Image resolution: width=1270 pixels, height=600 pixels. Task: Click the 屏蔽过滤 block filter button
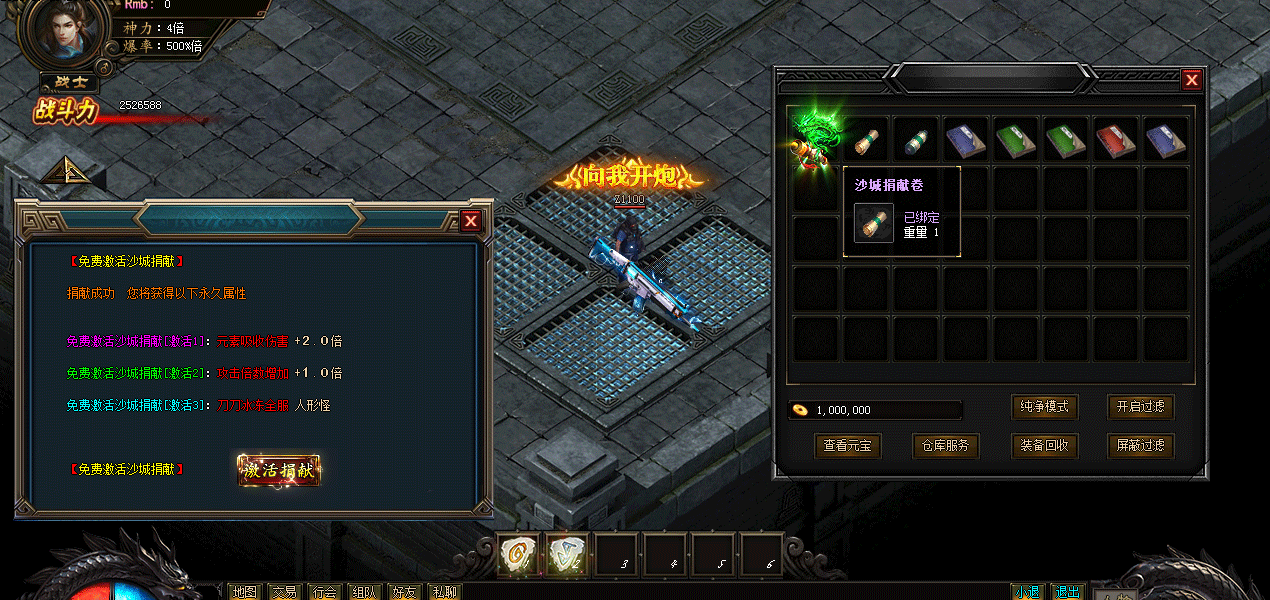click(1140, 446)
